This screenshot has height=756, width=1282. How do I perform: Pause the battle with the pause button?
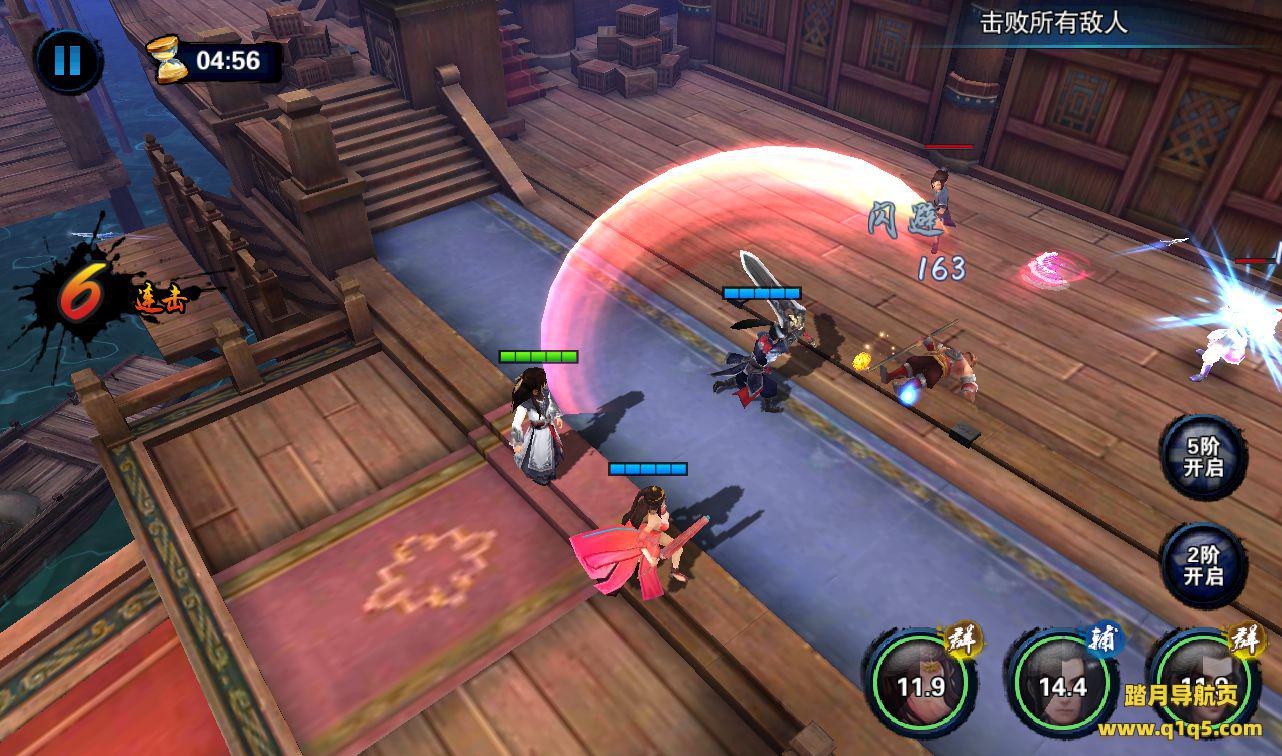(67, 61)
